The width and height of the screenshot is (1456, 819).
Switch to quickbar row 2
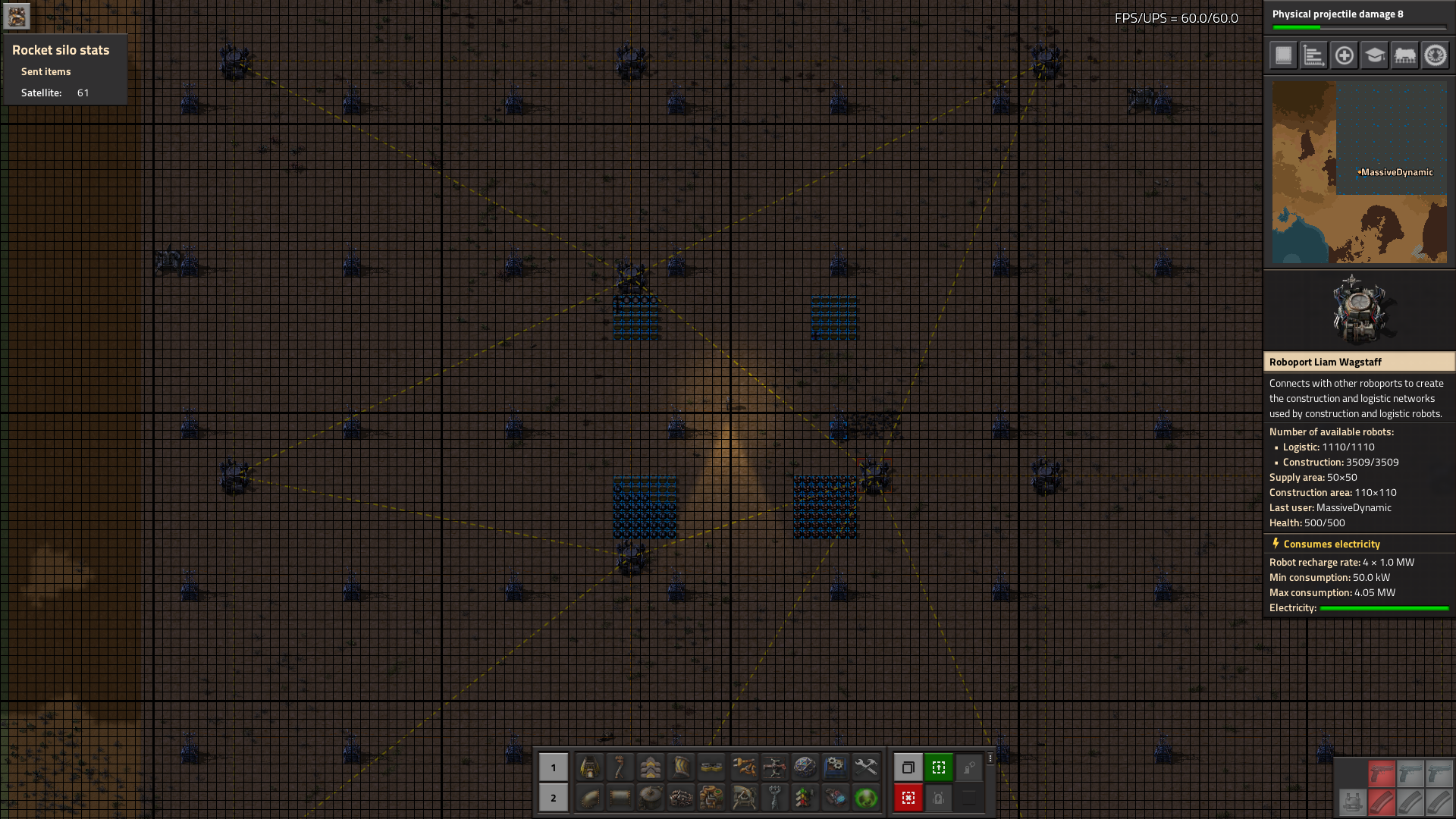(554, 797)
